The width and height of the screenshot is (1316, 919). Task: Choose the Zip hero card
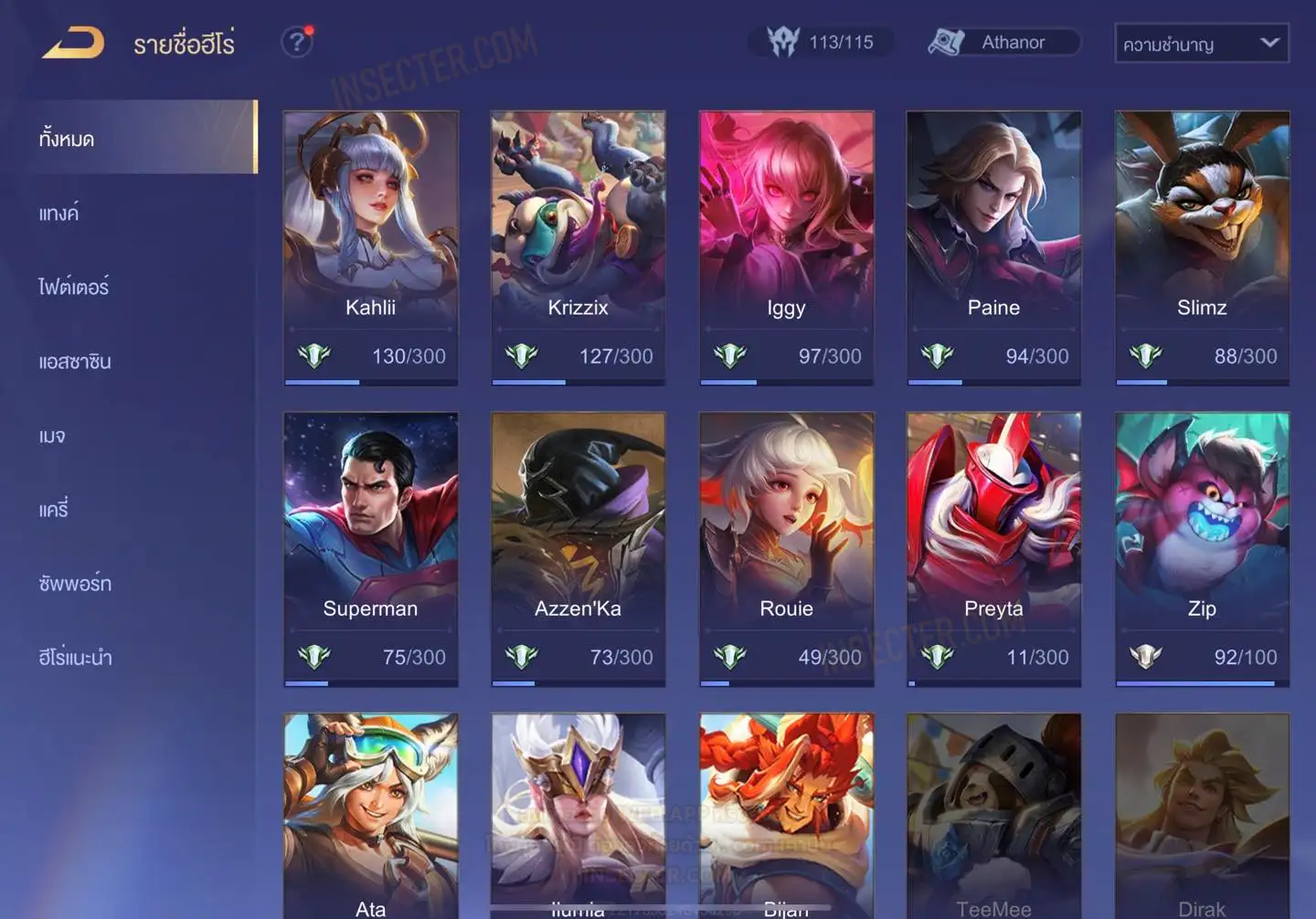pos(1202,548)
